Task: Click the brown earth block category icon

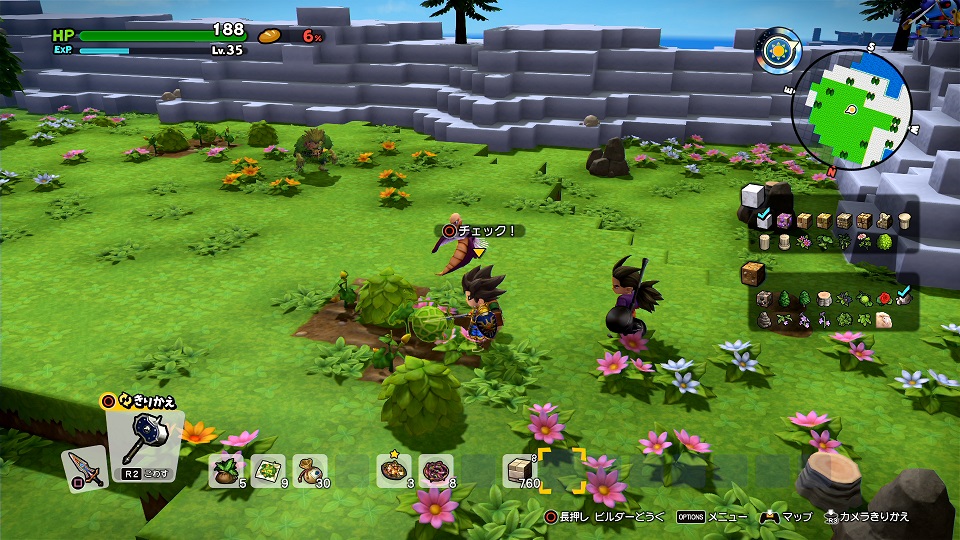Action: (752, 273)
